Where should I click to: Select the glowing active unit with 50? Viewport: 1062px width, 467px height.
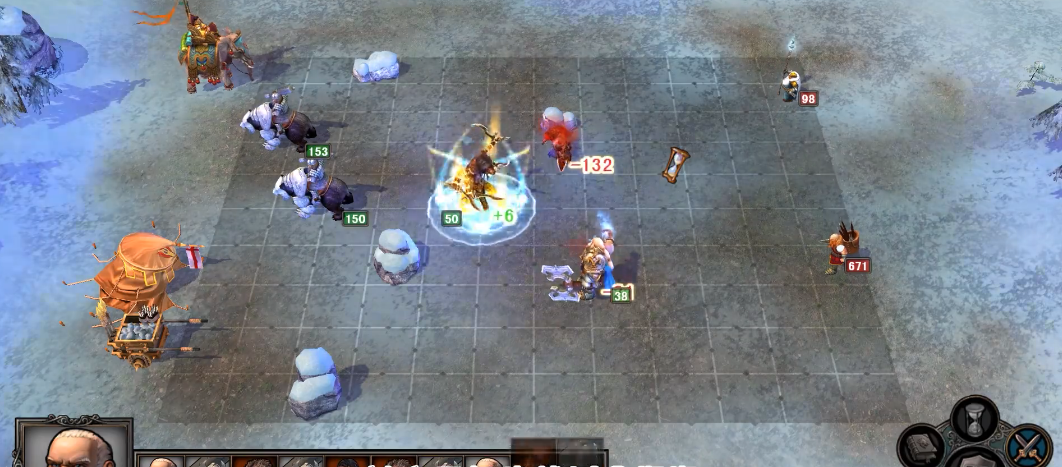point(479,180)
